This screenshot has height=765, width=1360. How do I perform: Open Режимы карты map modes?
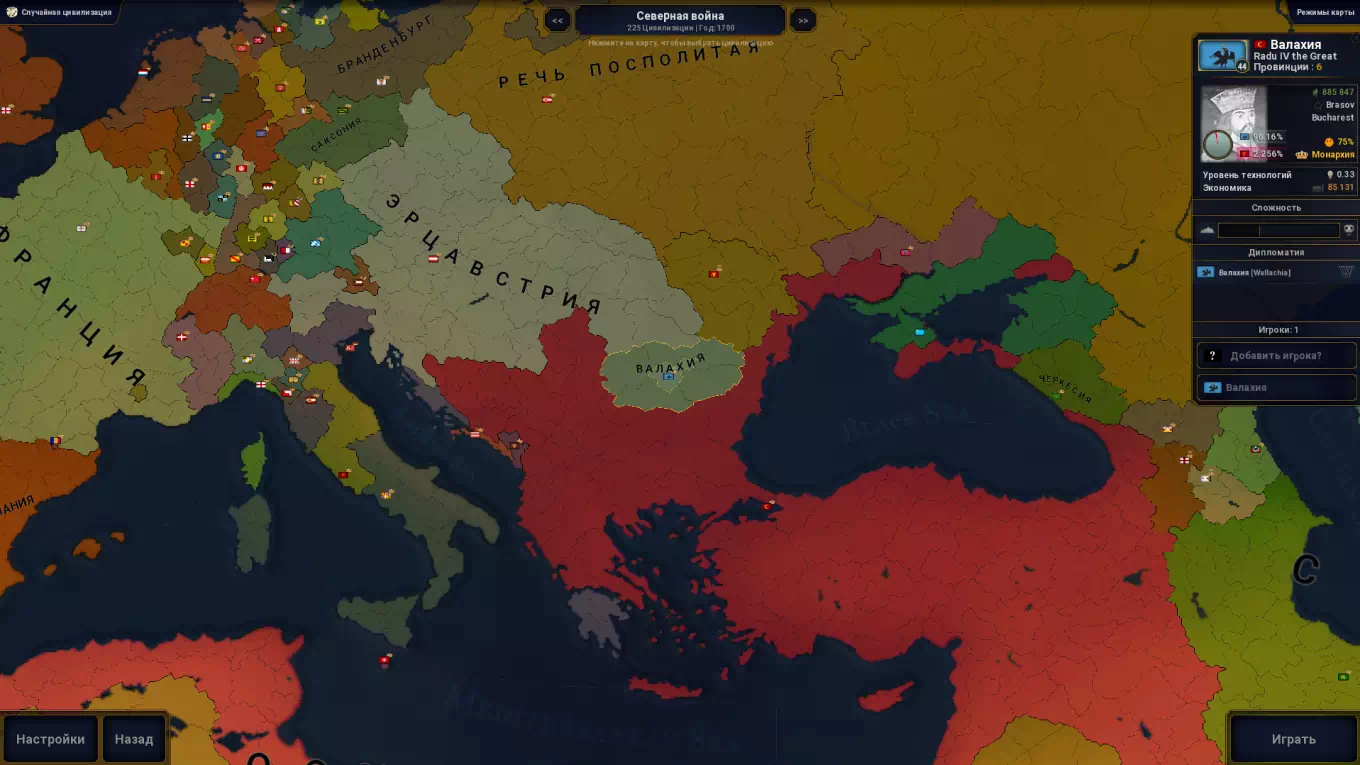tap(1325, 13)
